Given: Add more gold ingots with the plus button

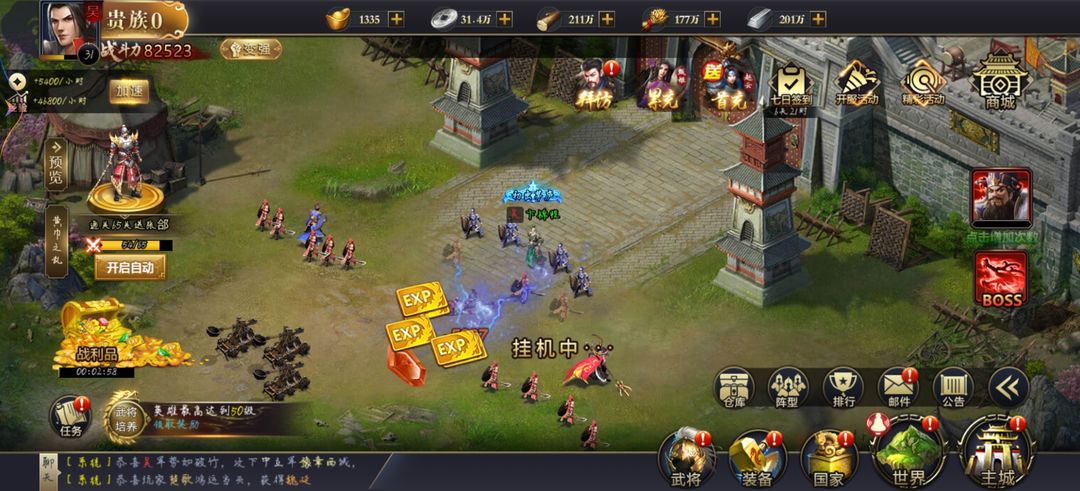Looking at the screenshot, I should pyautogui.click(x=396, y=19).
